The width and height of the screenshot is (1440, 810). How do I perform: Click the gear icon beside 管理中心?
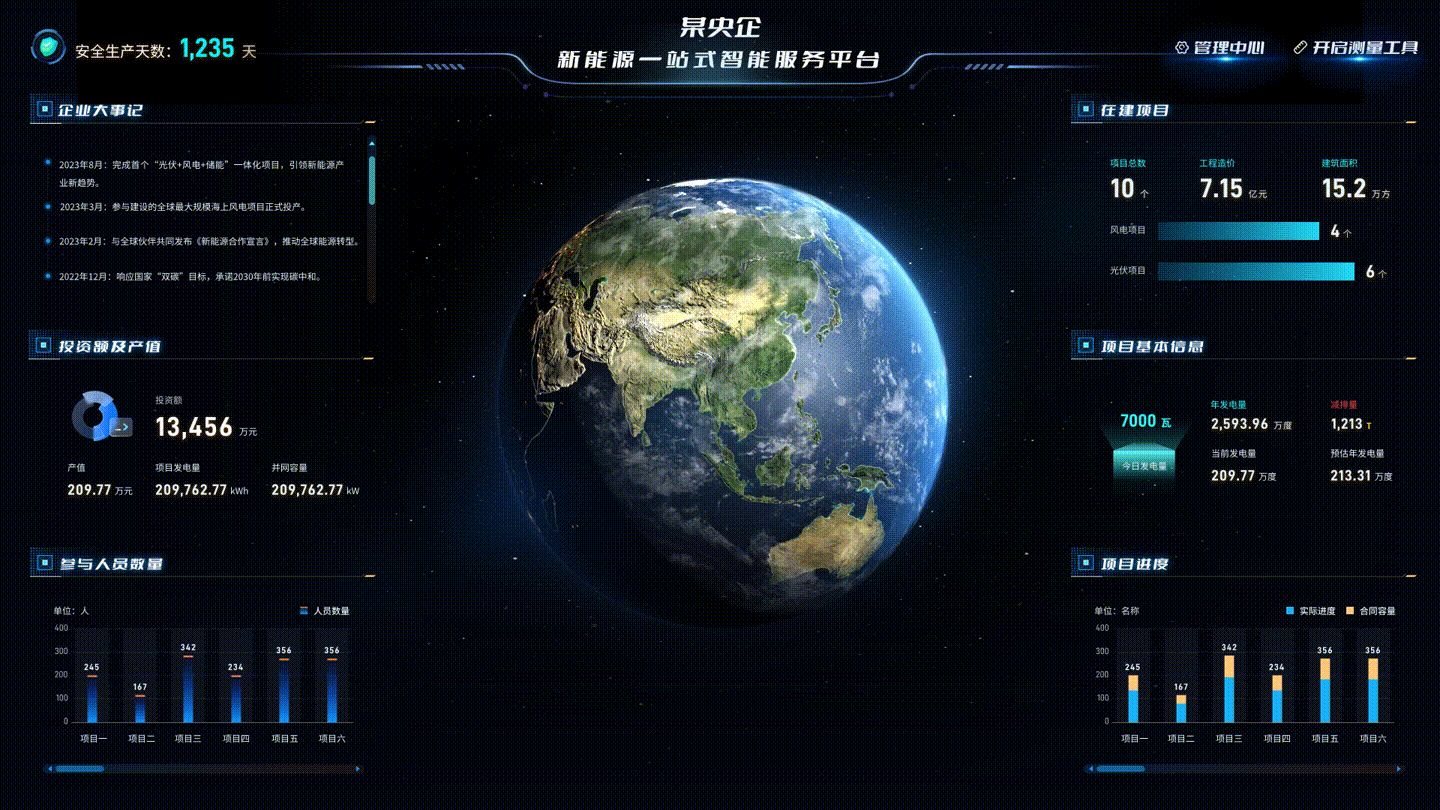click(1180, 47)
